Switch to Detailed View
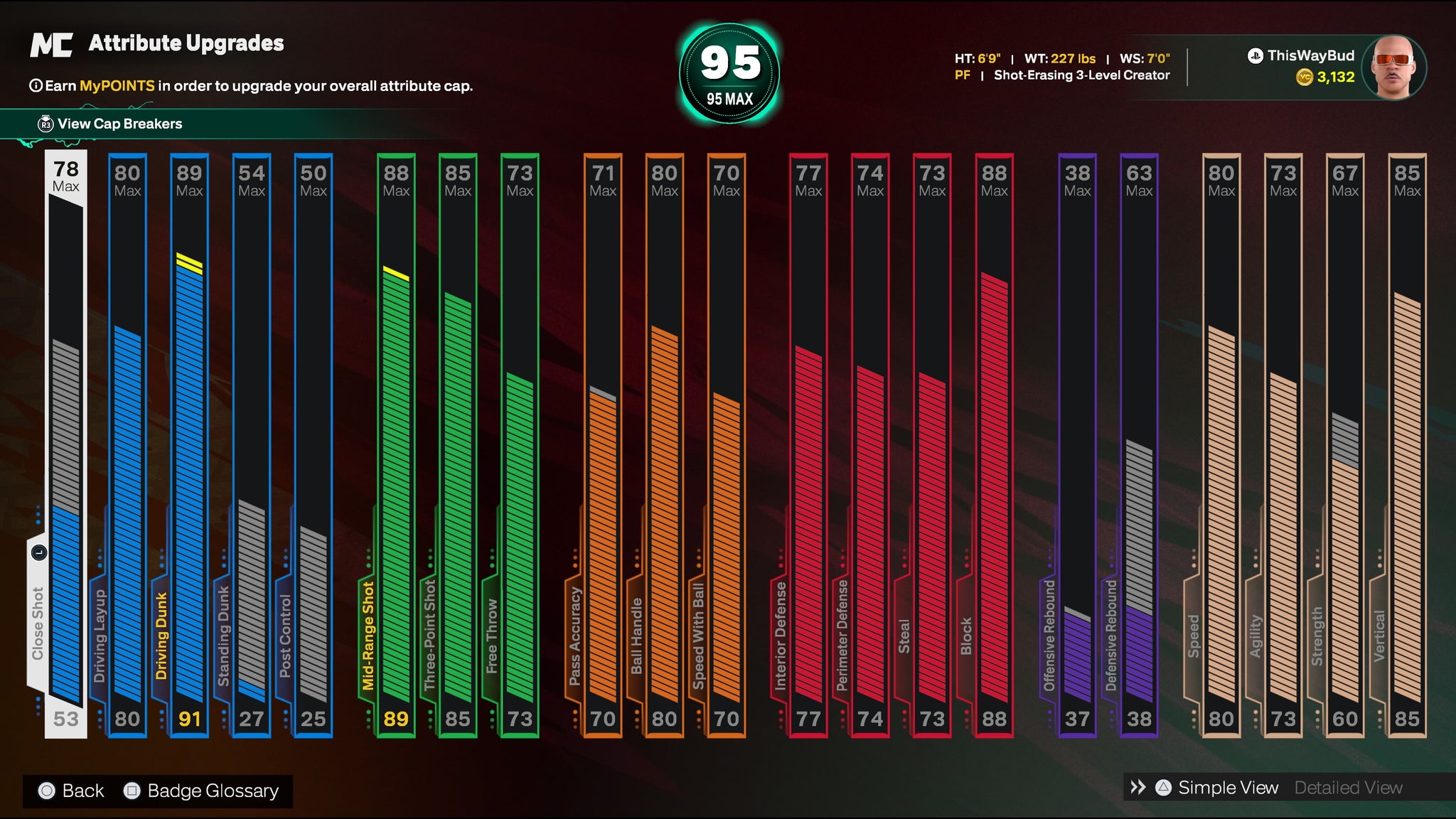The height and width of the screenshot is (819, 1456). tap(1348, 788)
